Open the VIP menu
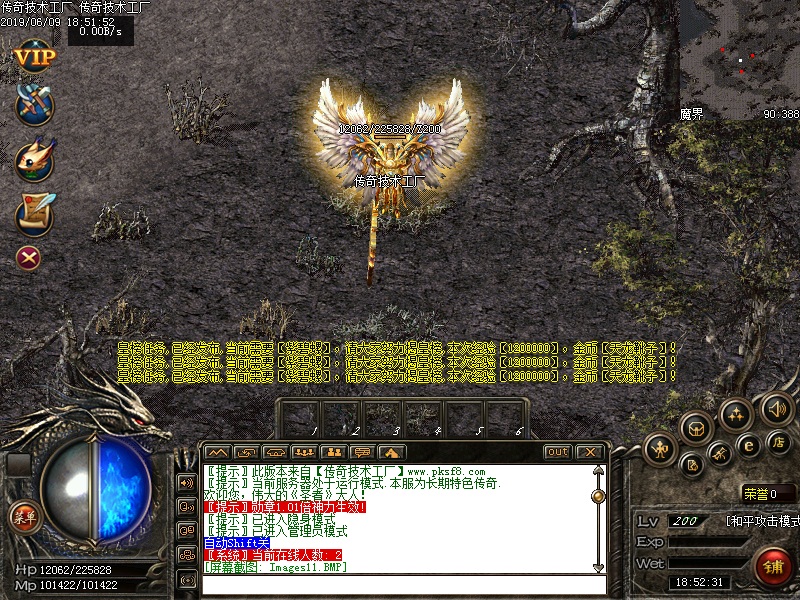This screenshot has height=600, width=800. tap(34, 56)
